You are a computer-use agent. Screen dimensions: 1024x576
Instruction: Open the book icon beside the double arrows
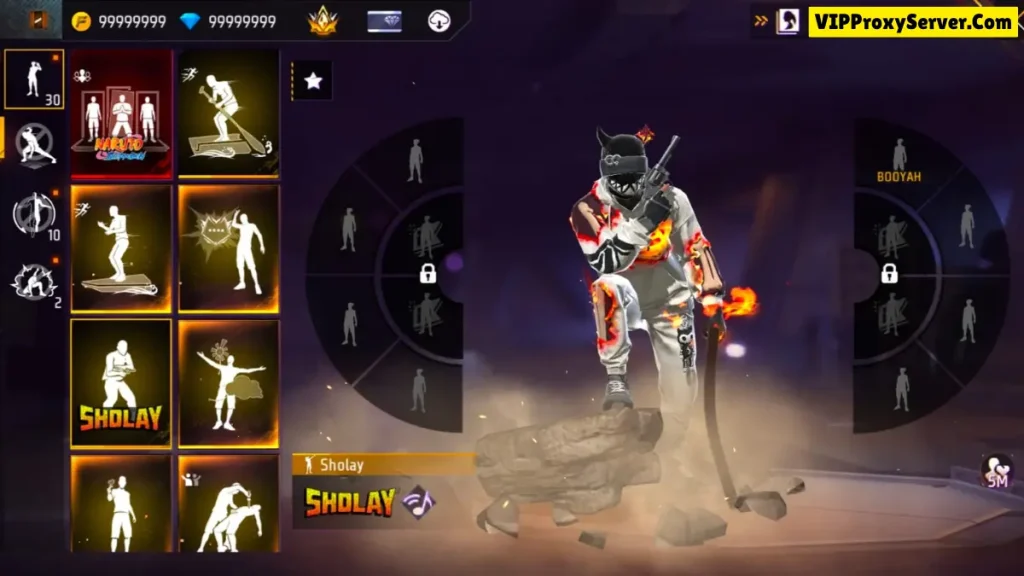[788, 21]
